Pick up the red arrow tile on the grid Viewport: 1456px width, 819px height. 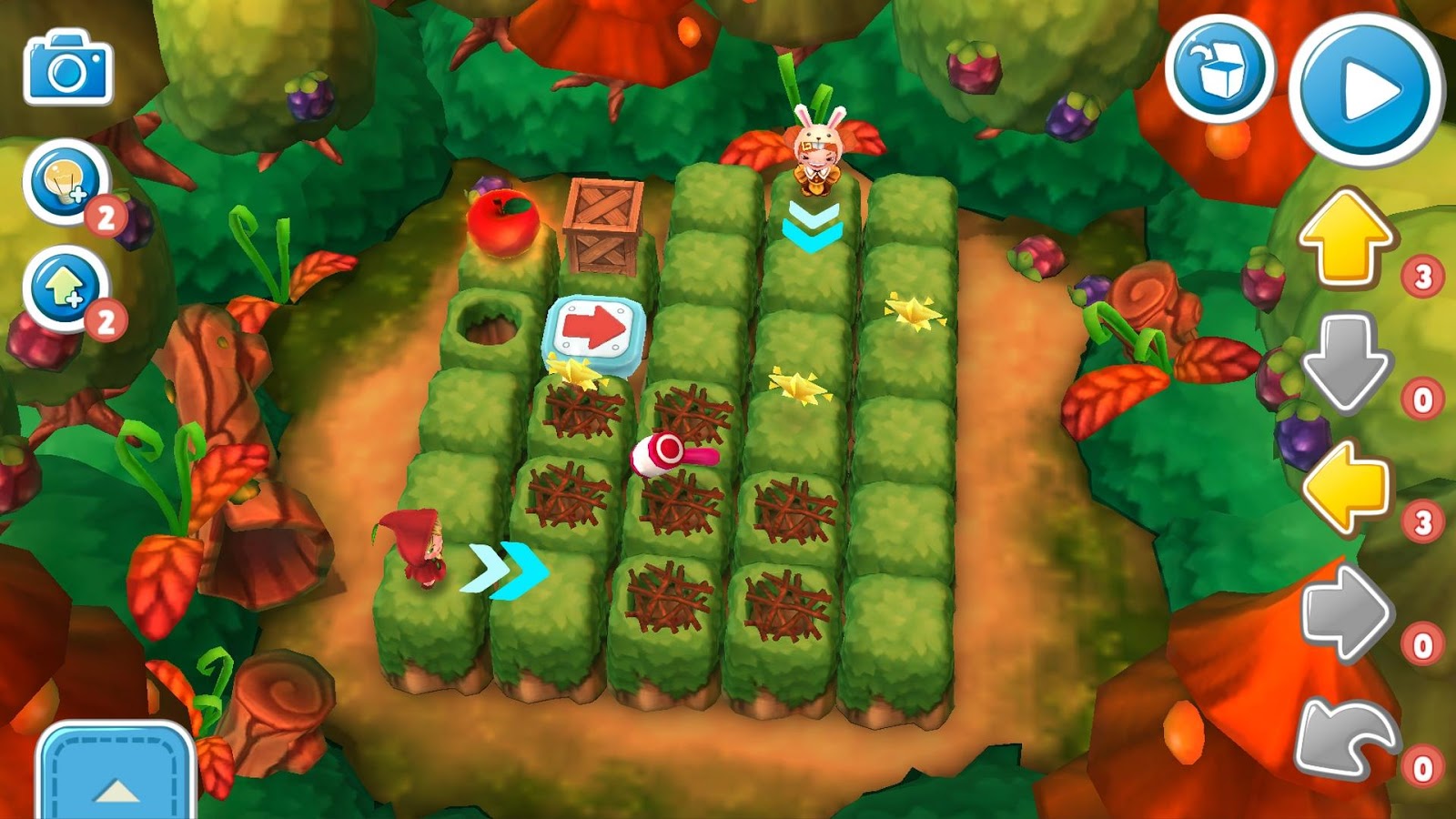click(596, 329)
